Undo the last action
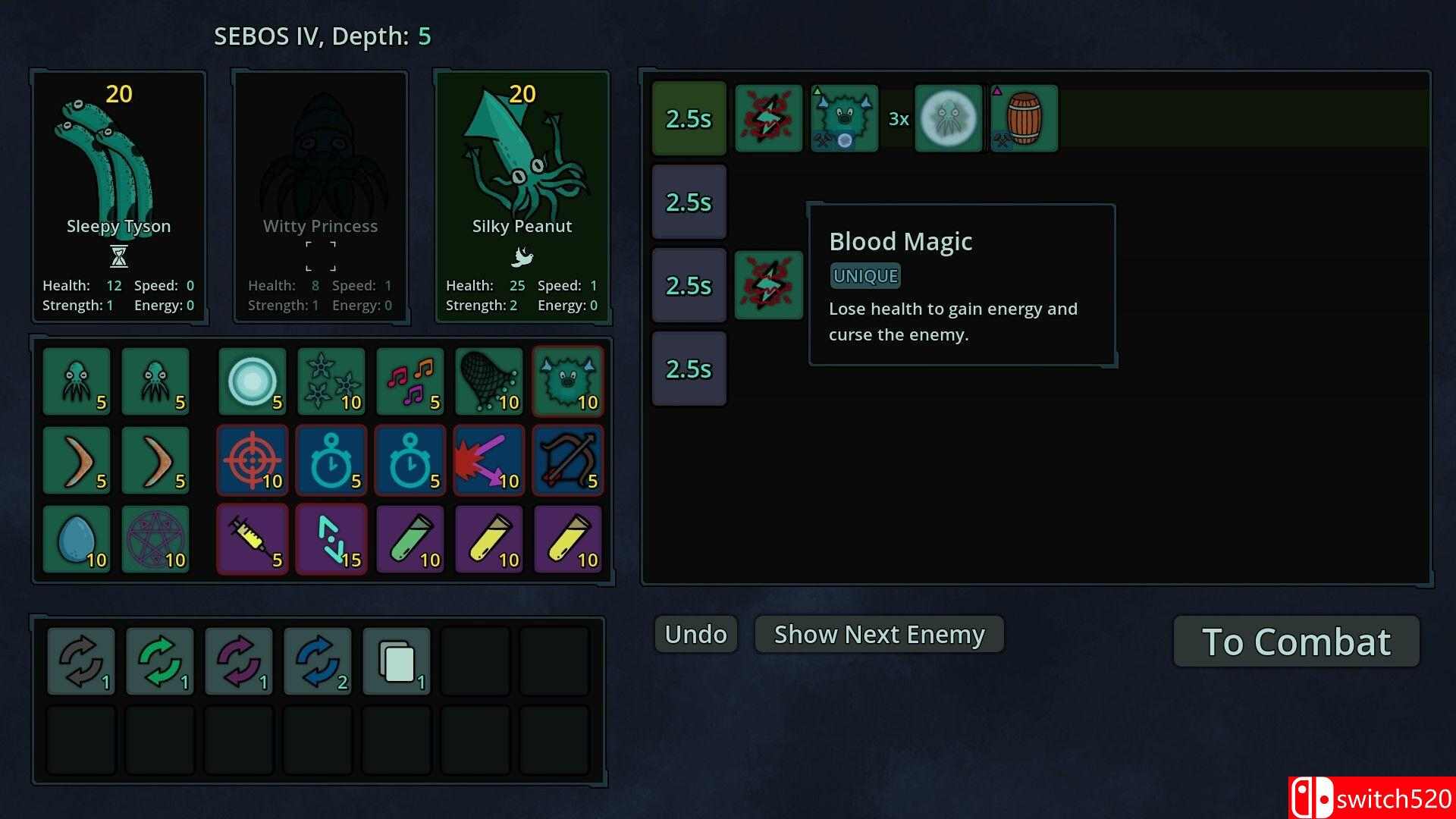Screen dimensions: 1456x819 click(695, 634)
